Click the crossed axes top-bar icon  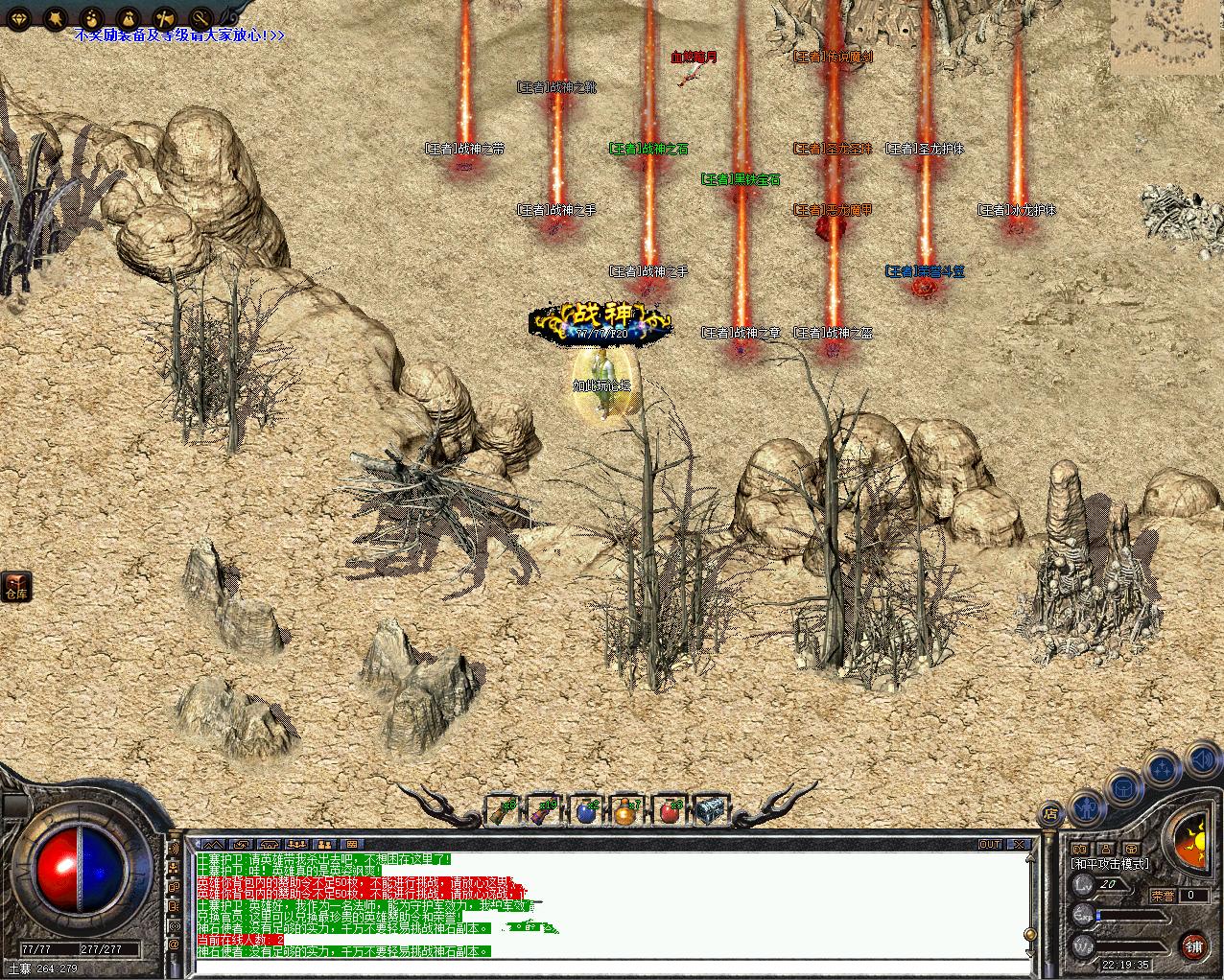coord(164,18)
